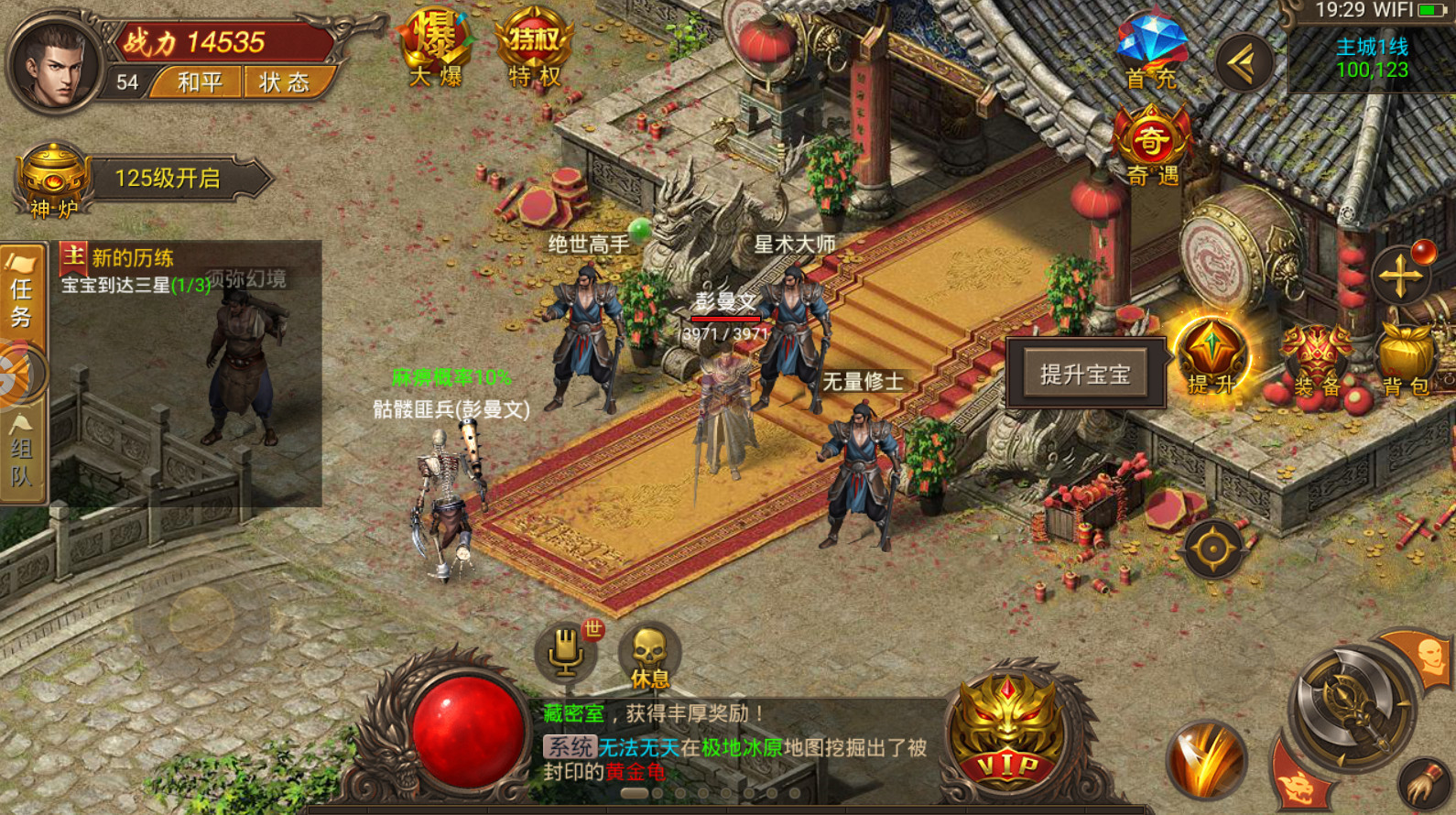Toggle the 和平 peace mode setting

click(x=195, y=83)
